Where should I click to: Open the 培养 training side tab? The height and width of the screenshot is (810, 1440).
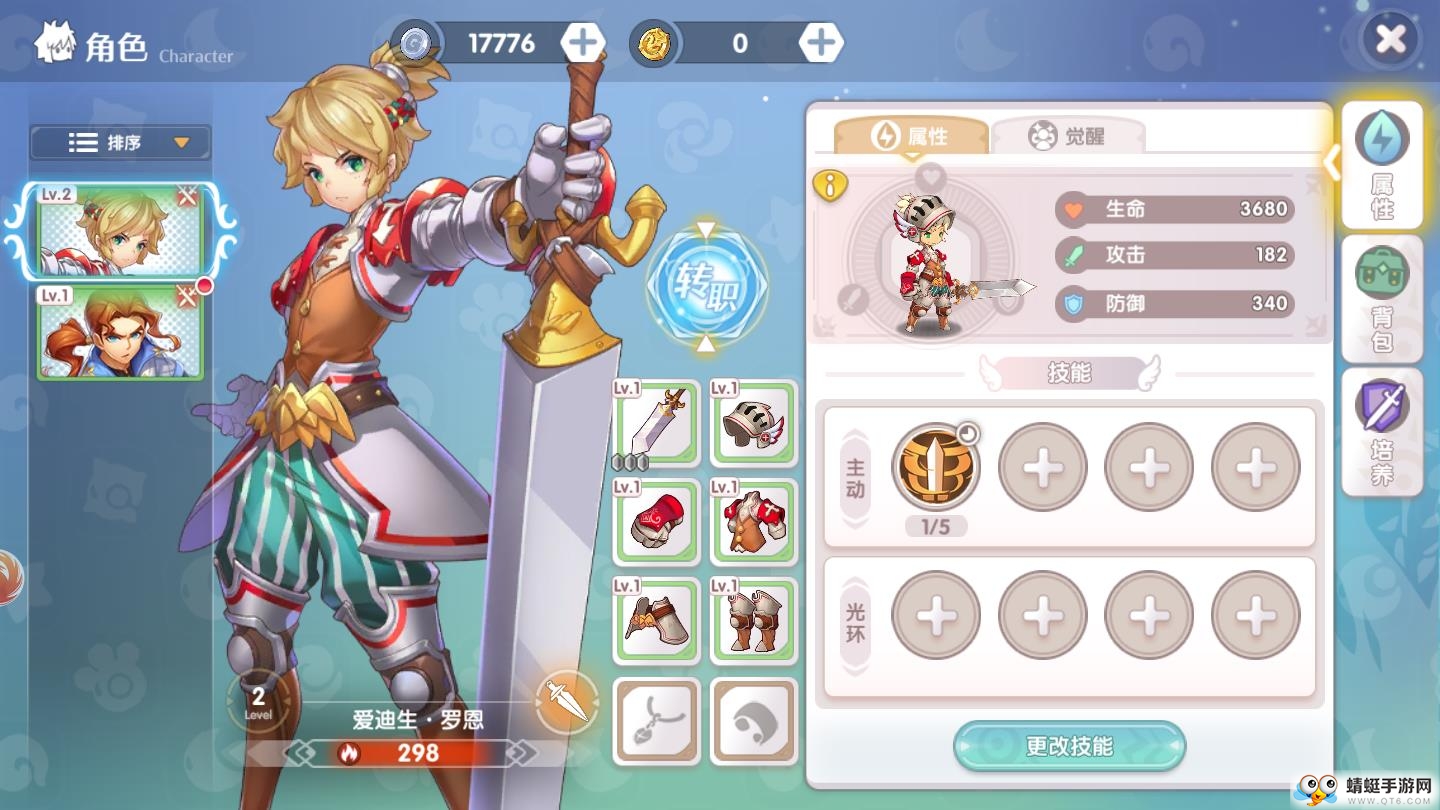point(1382,432)
